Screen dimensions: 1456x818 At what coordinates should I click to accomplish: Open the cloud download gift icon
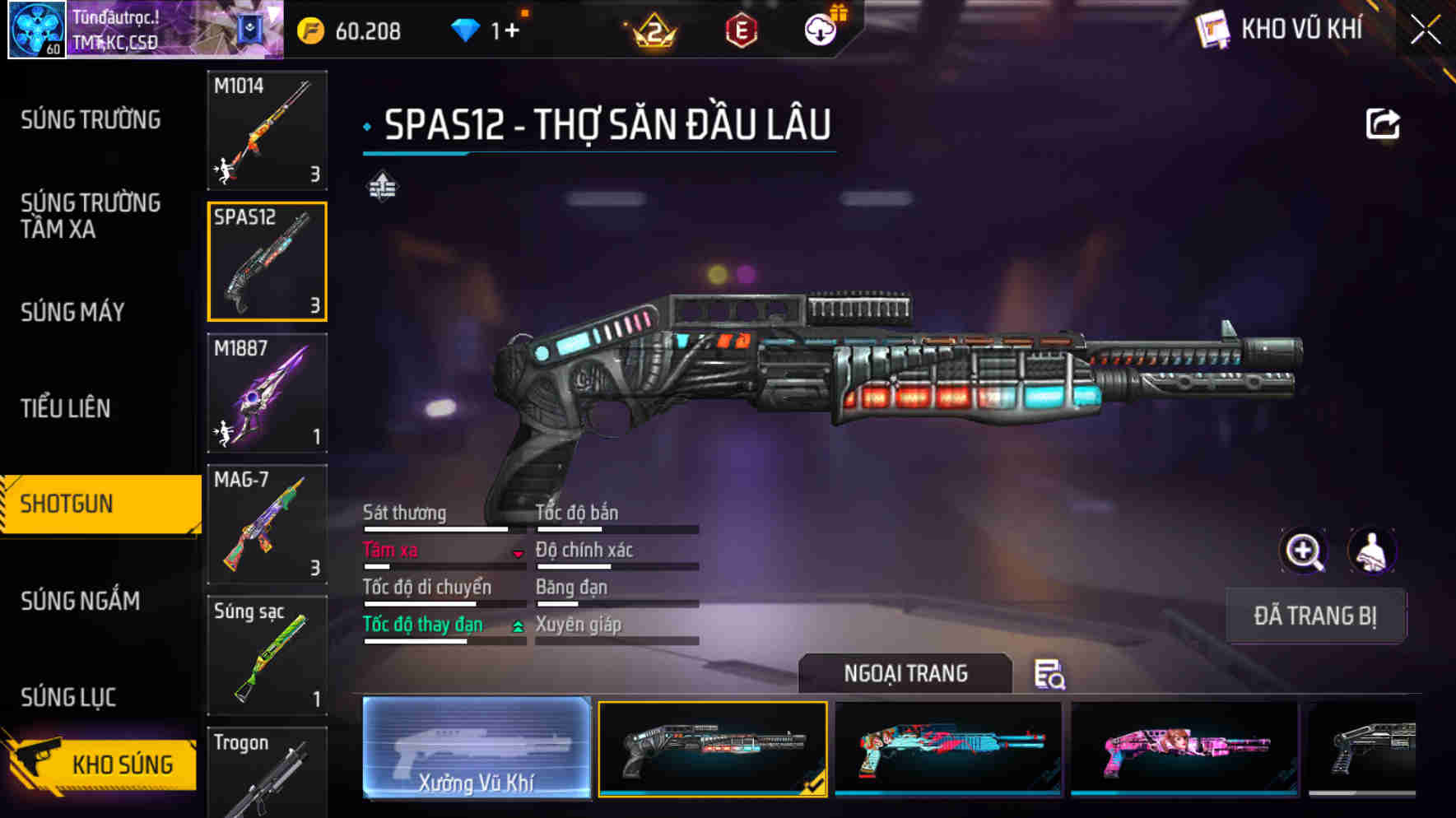click(x=819, y=30)
